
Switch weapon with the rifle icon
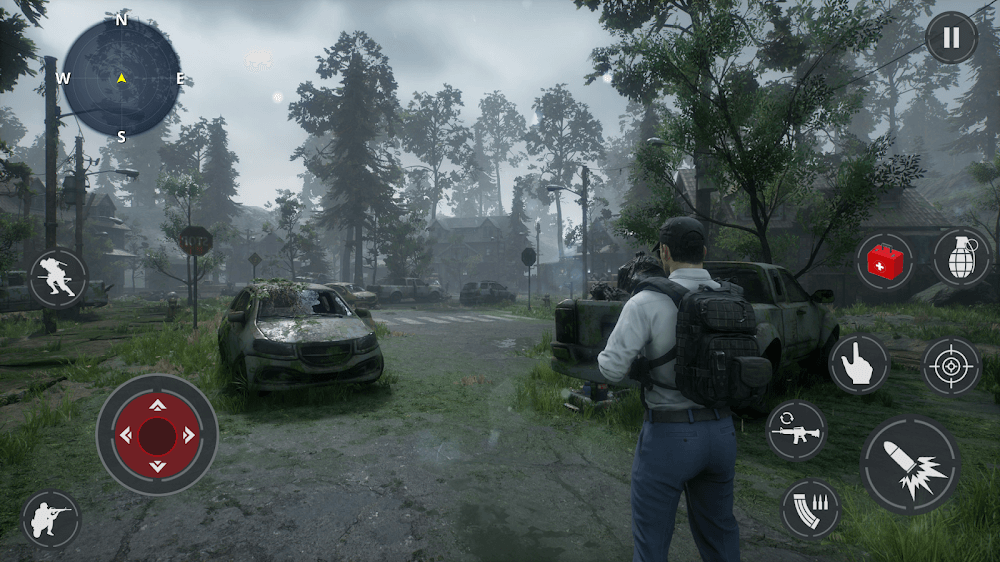coord(796,431)
